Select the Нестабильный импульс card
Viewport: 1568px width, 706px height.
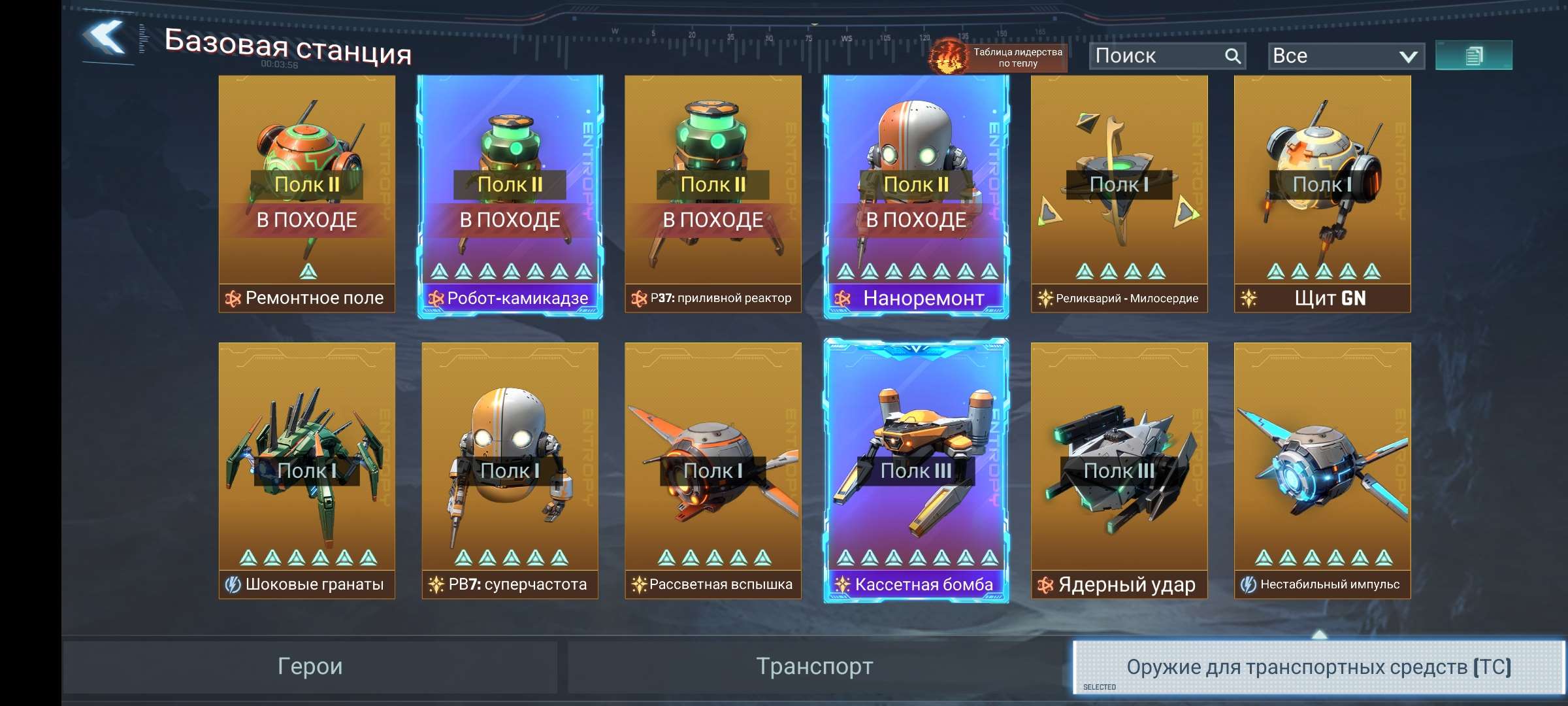[1322, 471]
